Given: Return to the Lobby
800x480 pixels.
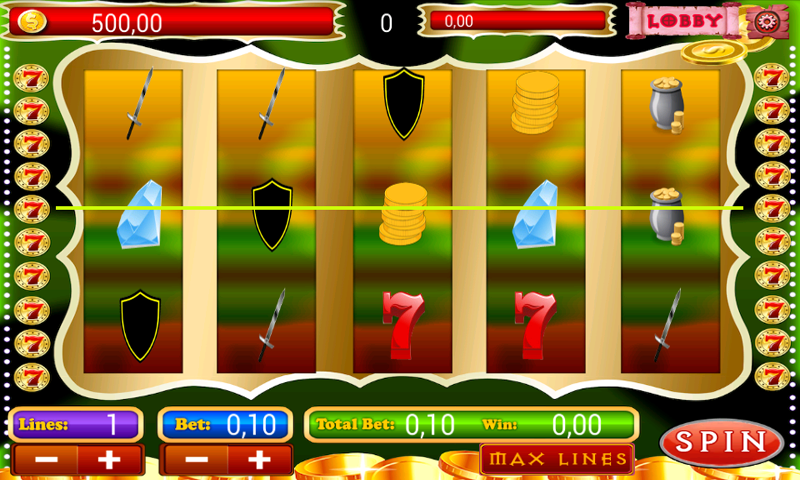Looking at the screenshot, I should coord(685,20).
